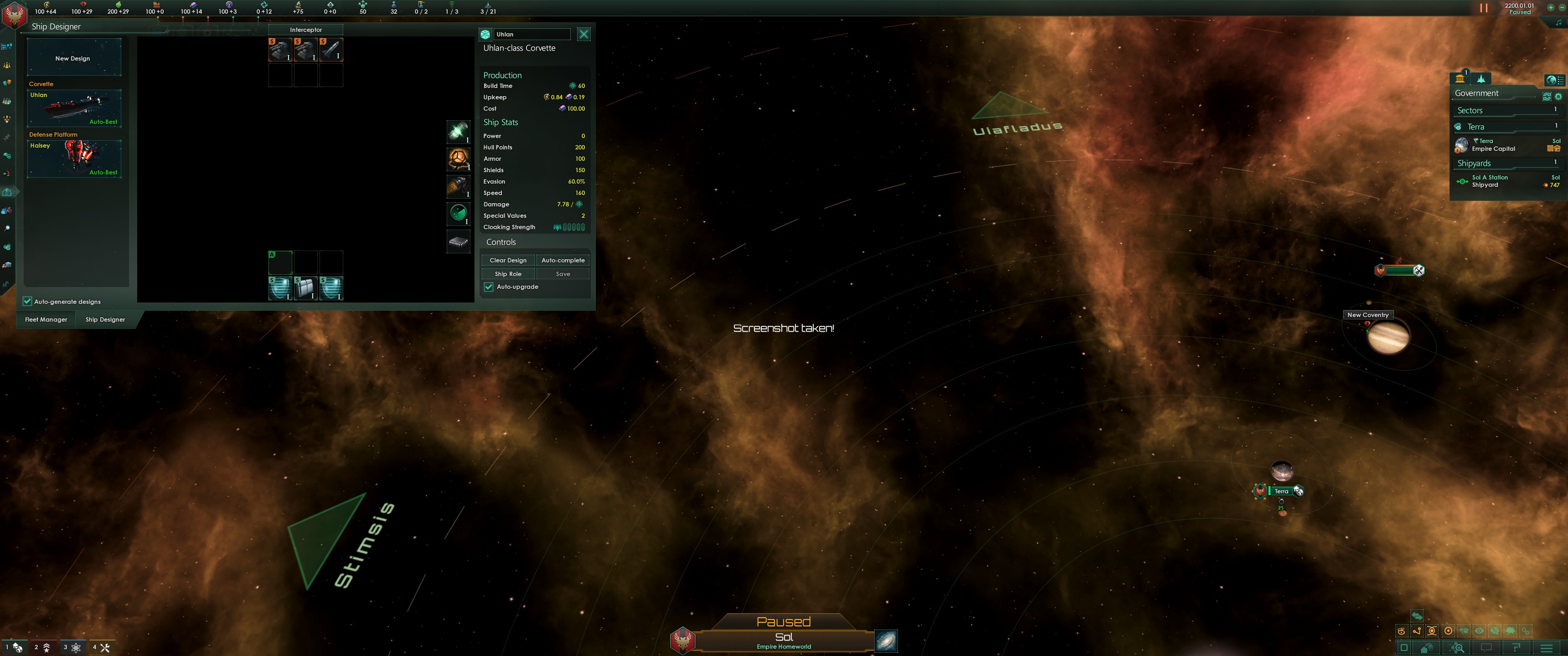Switch to the Fleet Manager tab
The image size is (1568, 656).
pyautogui.click(x=45, y=319)
